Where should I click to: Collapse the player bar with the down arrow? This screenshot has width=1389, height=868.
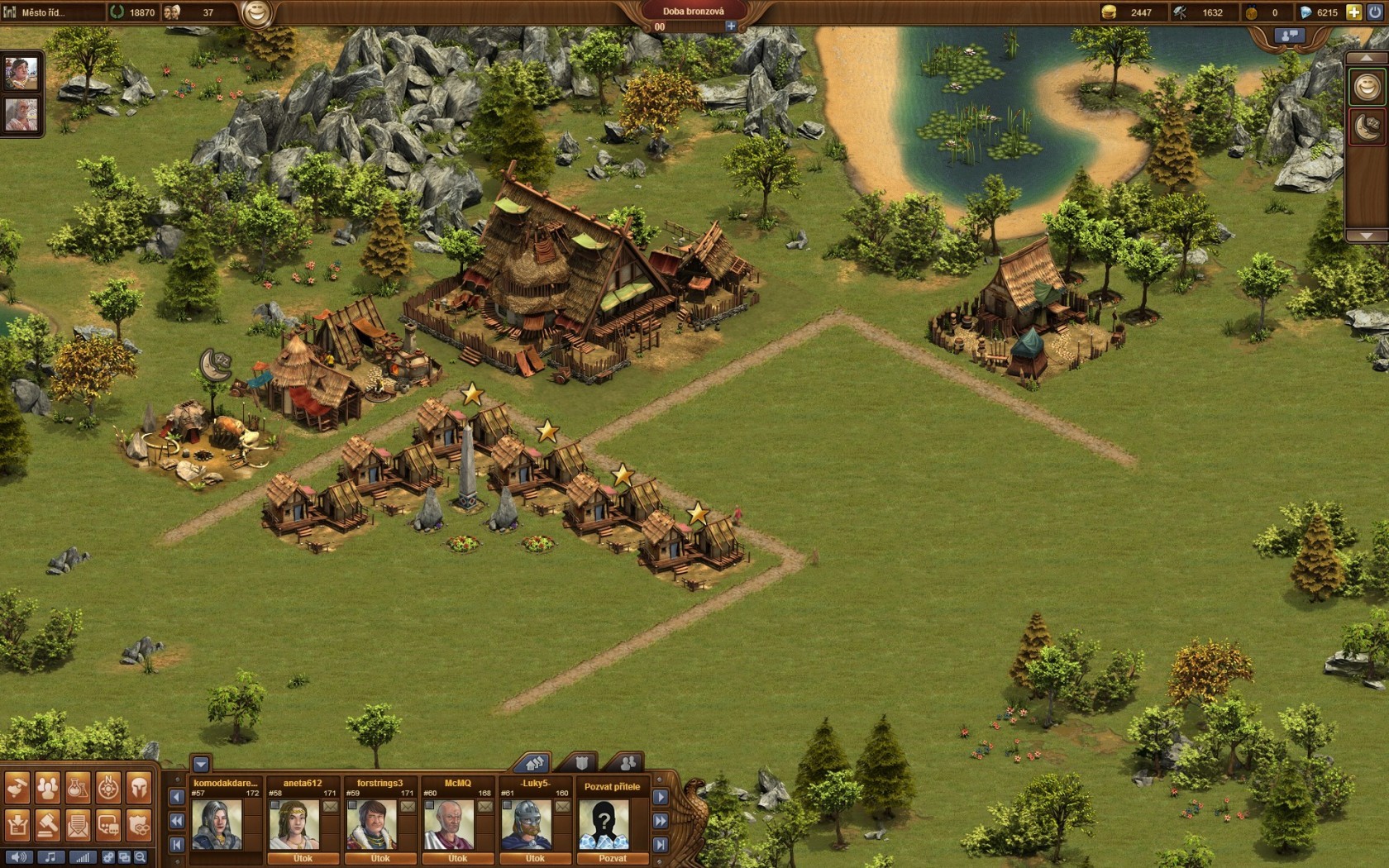pyautogui.click(x=201, y=764)
